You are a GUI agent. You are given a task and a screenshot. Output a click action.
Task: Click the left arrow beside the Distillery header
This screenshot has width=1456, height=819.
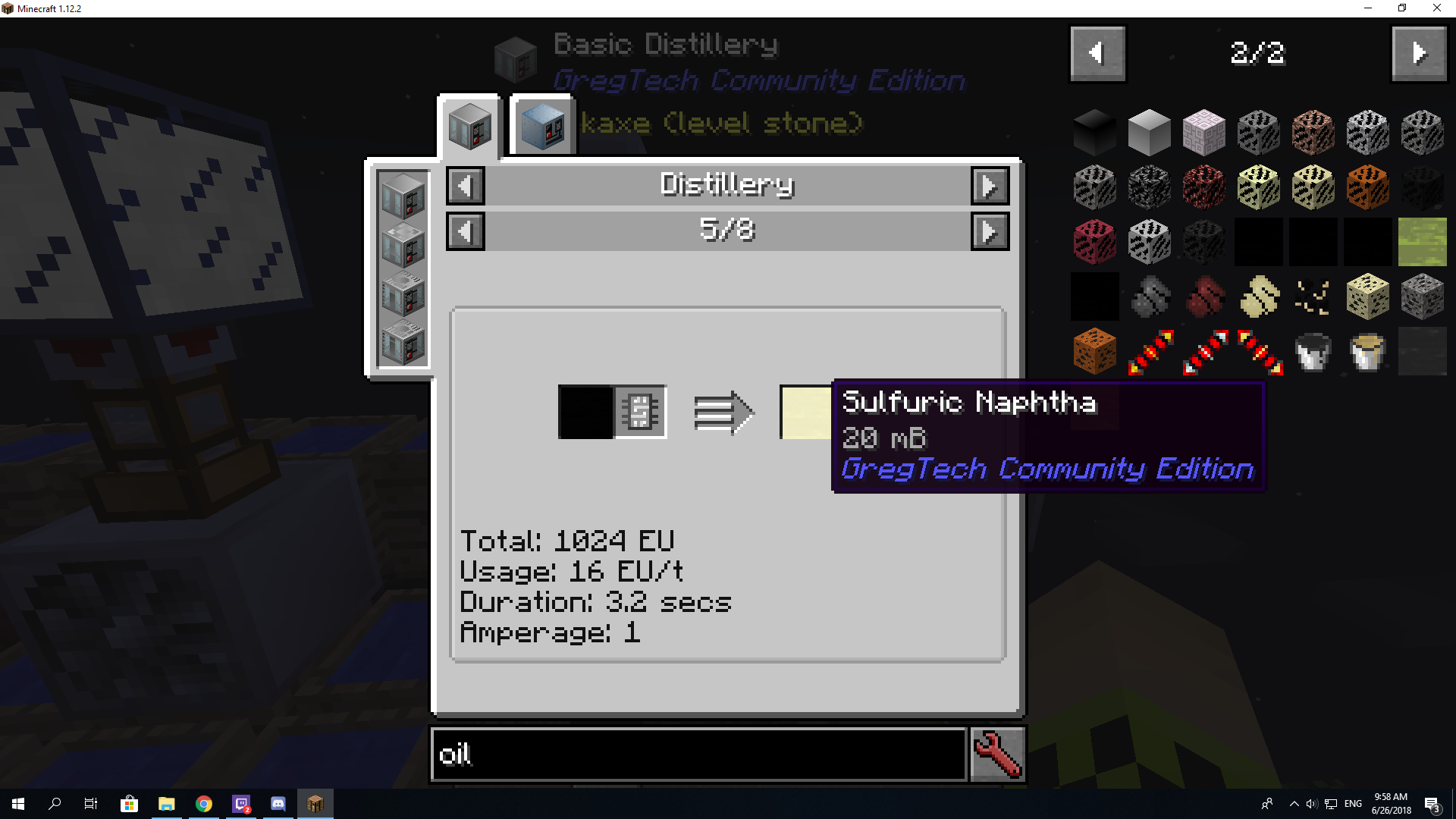(x=465, y=185)
